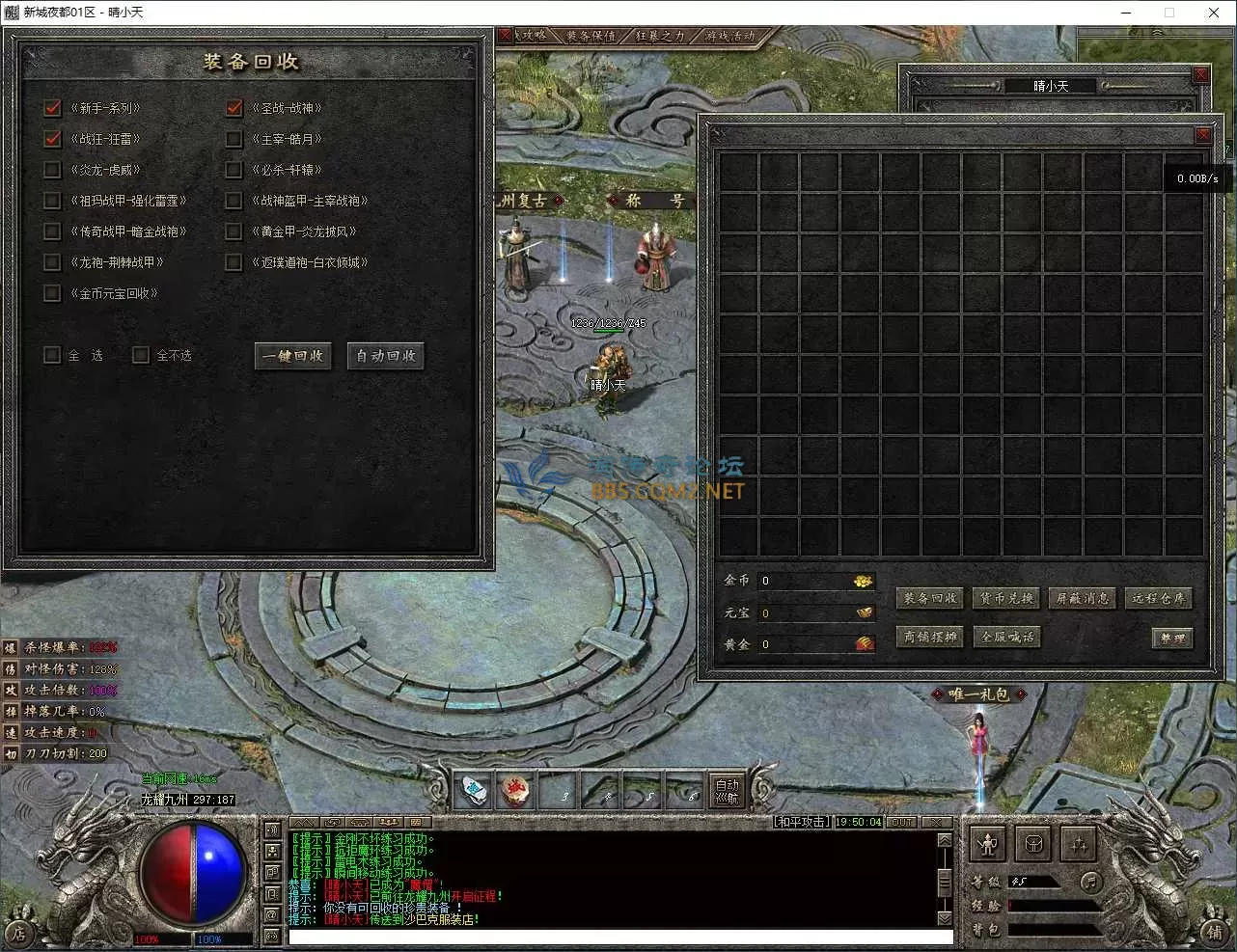
Task: Uncheck the 《新手-系列》 recycle option
Action: click(53, 108)
